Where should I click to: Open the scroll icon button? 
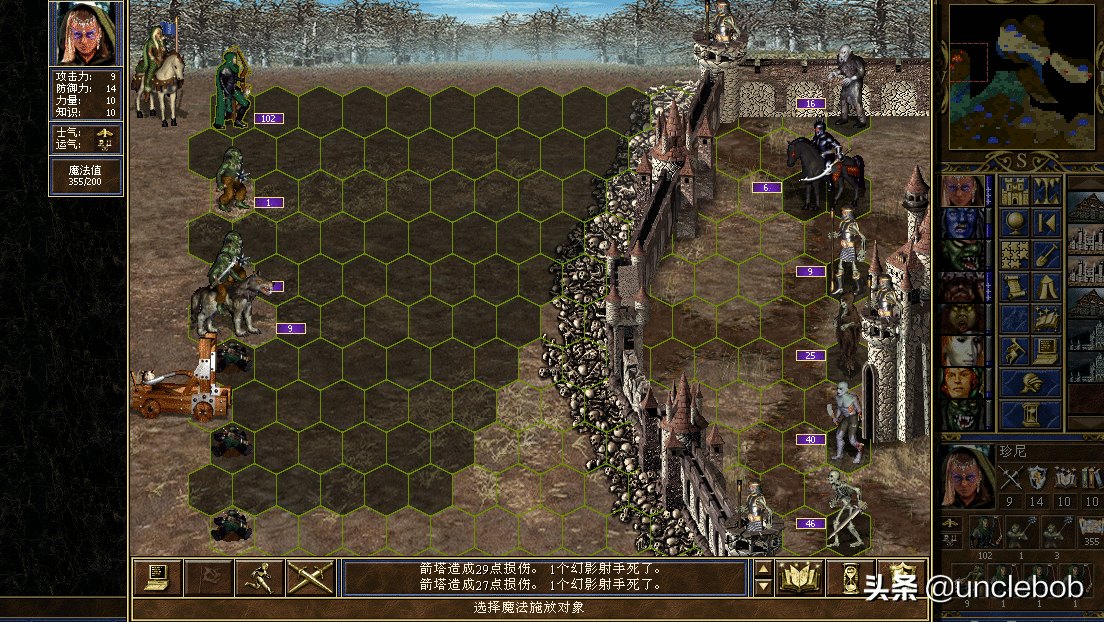click(x=1015, y=286)
